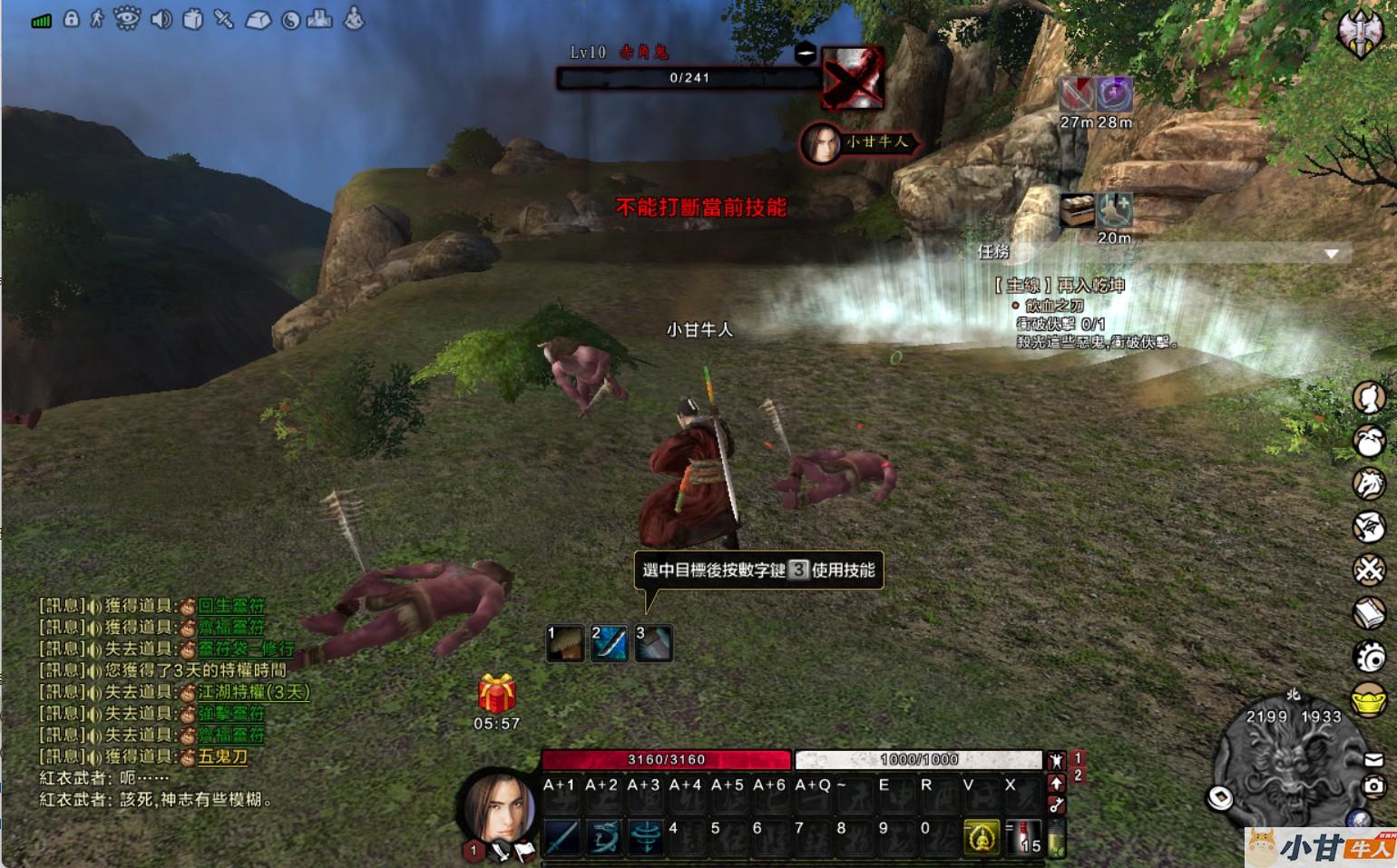The image size is (1397, 868).
Task: Collapse the 任務 quest tracker dropdown arrow
Action: coord(1331,254)
